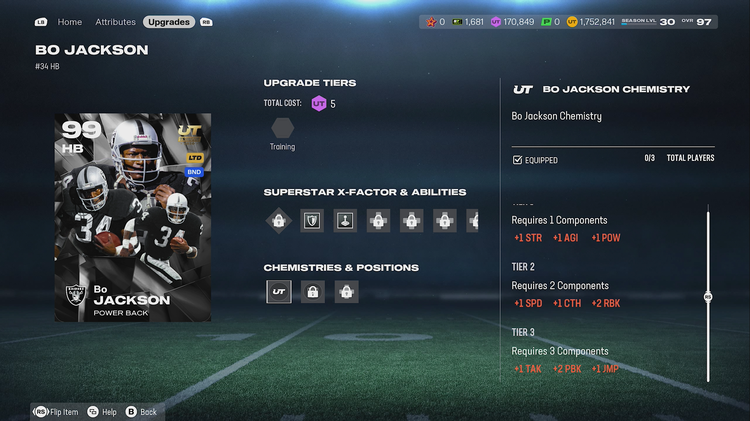Select the UT chemistry slot
The width and height of the screenshot is (750, 421).
click(279, 291)
